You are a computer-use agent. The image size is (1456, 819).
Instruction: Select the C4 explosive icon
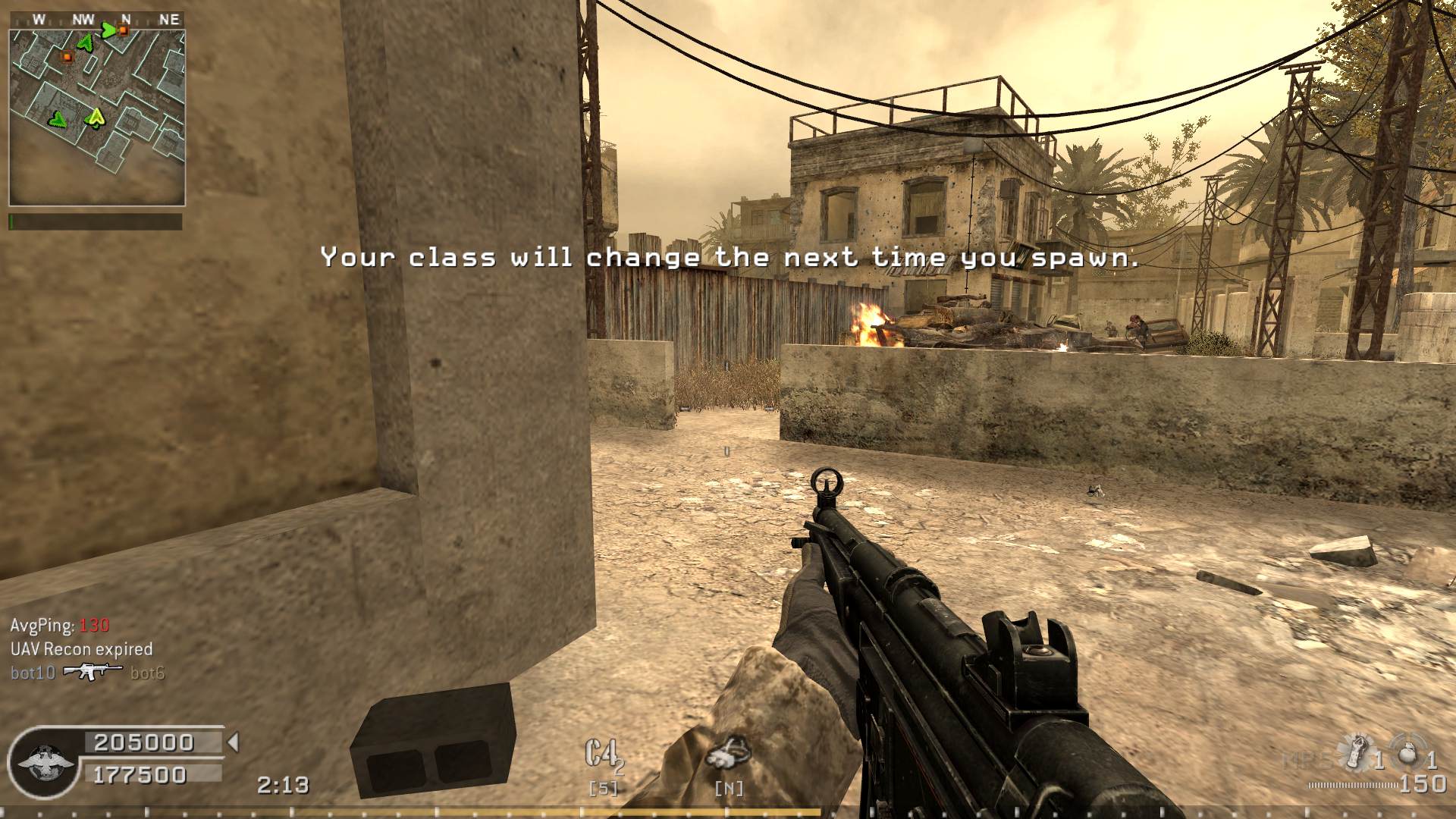pos(603,756)
